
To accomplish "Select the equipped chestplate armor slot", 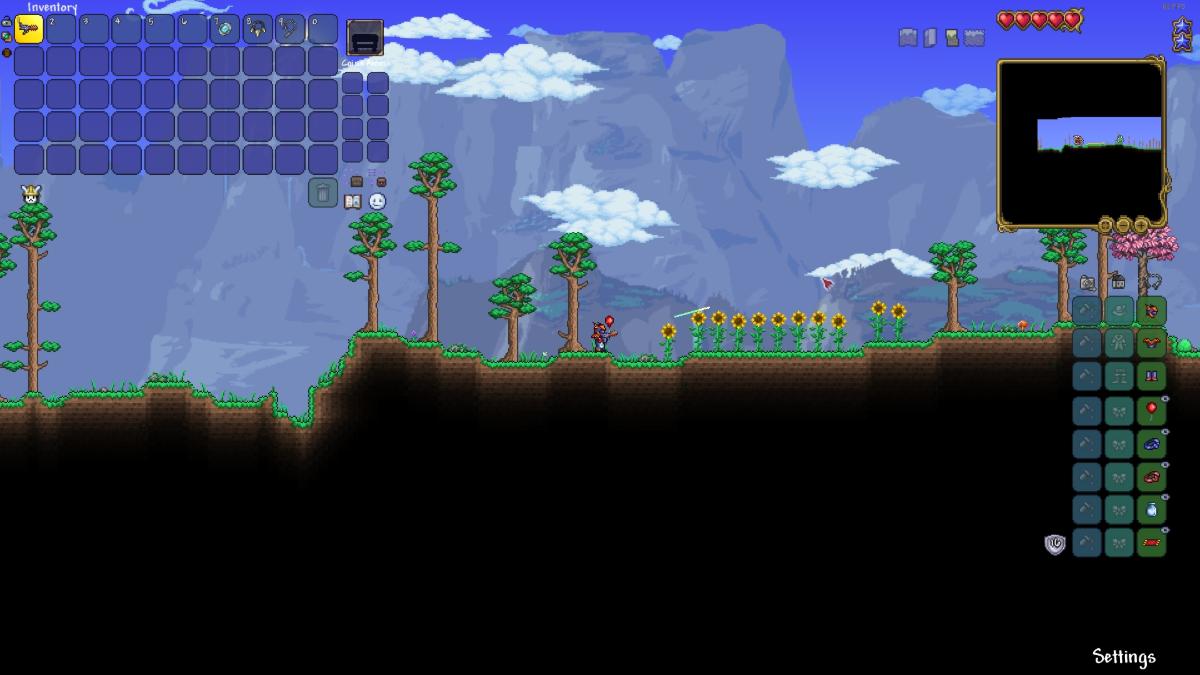I will pyautogui.click(x=1151, y=344).
